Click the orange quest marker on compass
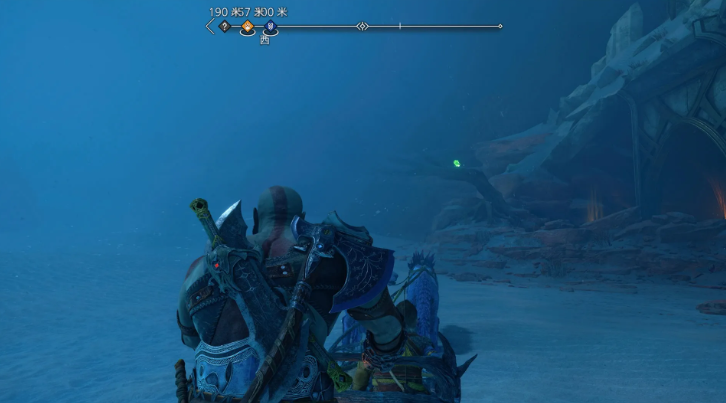The width and height of the screenshot is (726, 403). tap(247, 27)
